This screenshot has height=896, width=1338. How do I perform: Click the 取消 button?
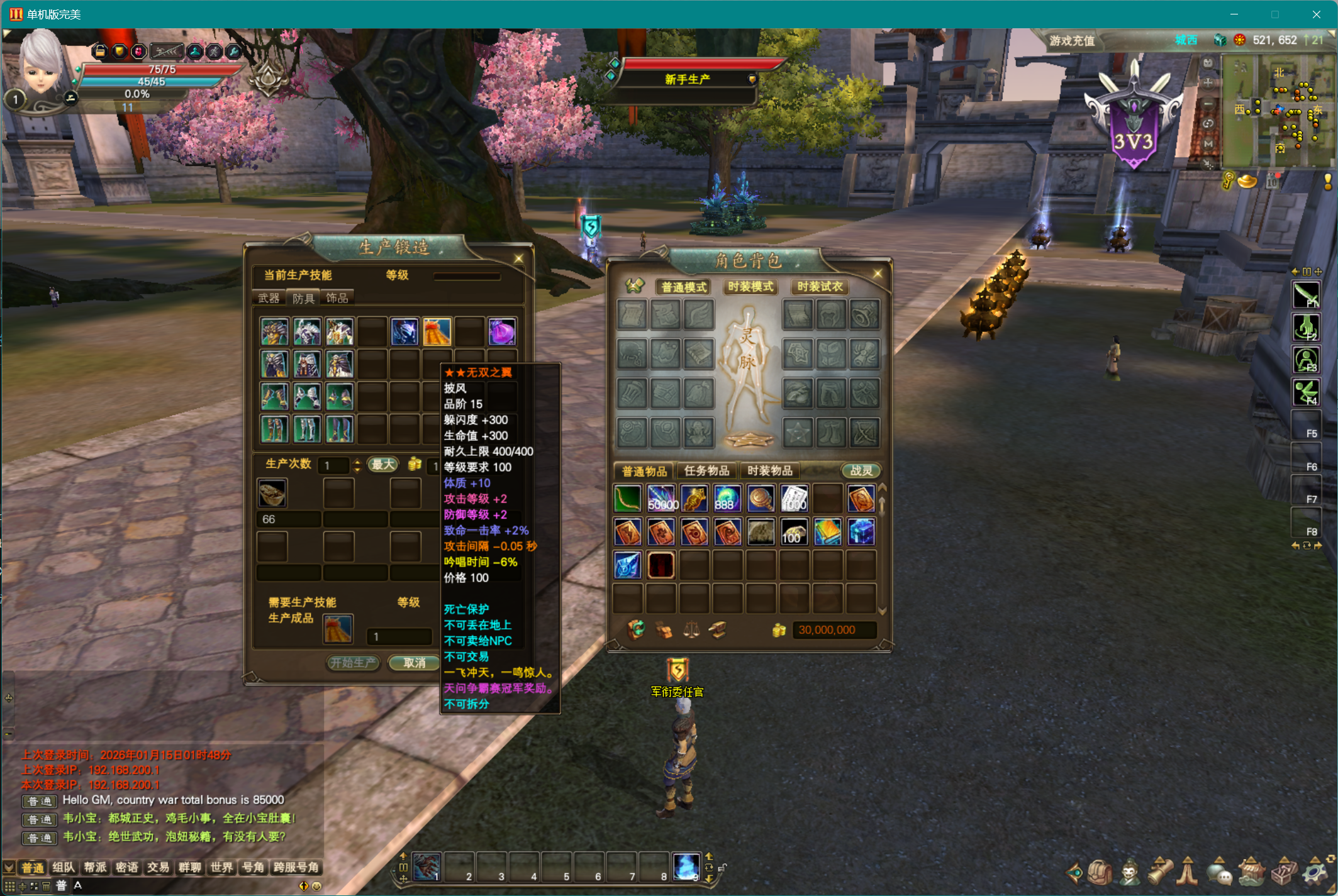414,663
